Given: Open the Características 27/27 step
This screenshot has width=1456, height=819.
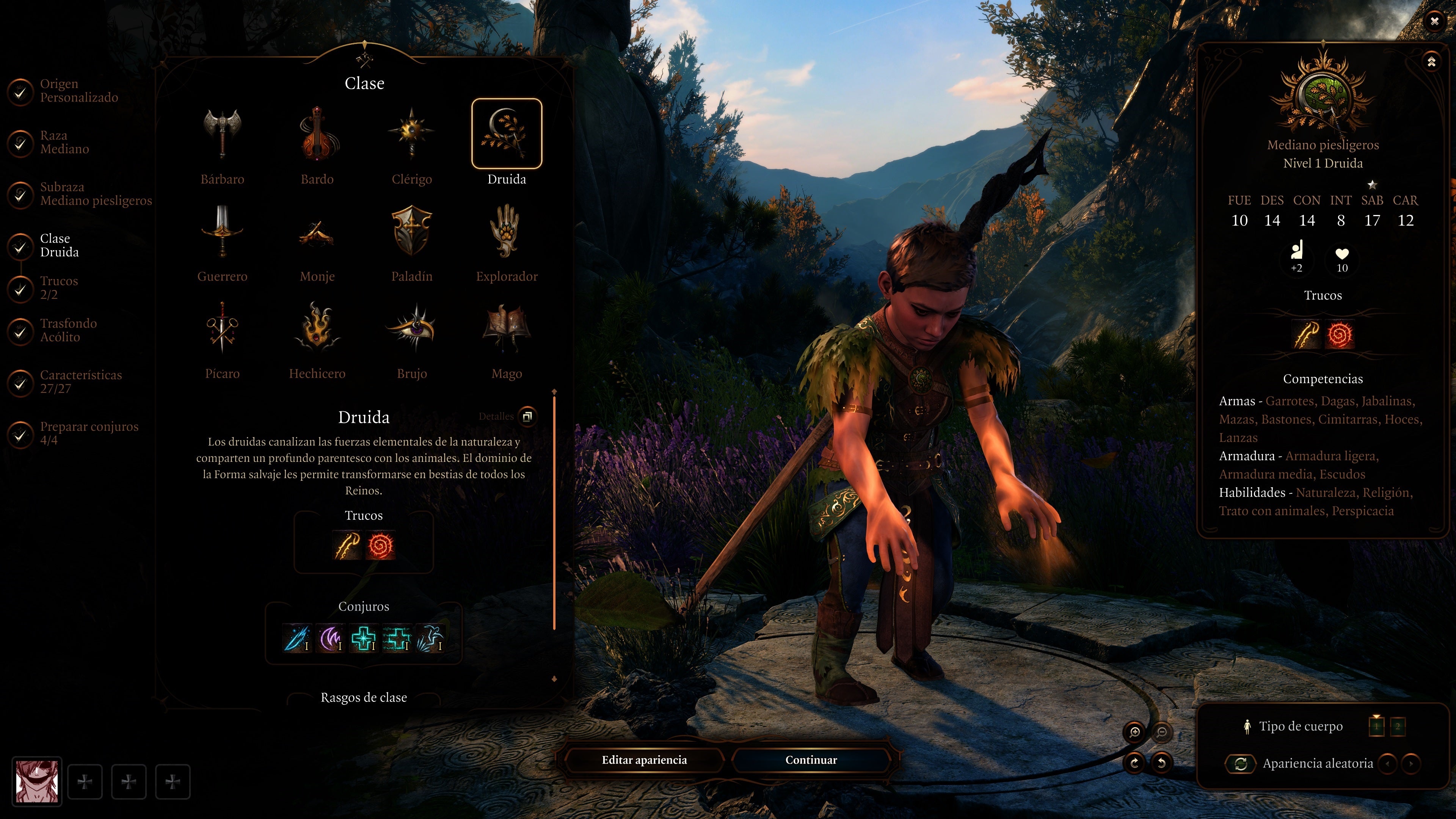Looking at the screenshot, I should 80,381.
